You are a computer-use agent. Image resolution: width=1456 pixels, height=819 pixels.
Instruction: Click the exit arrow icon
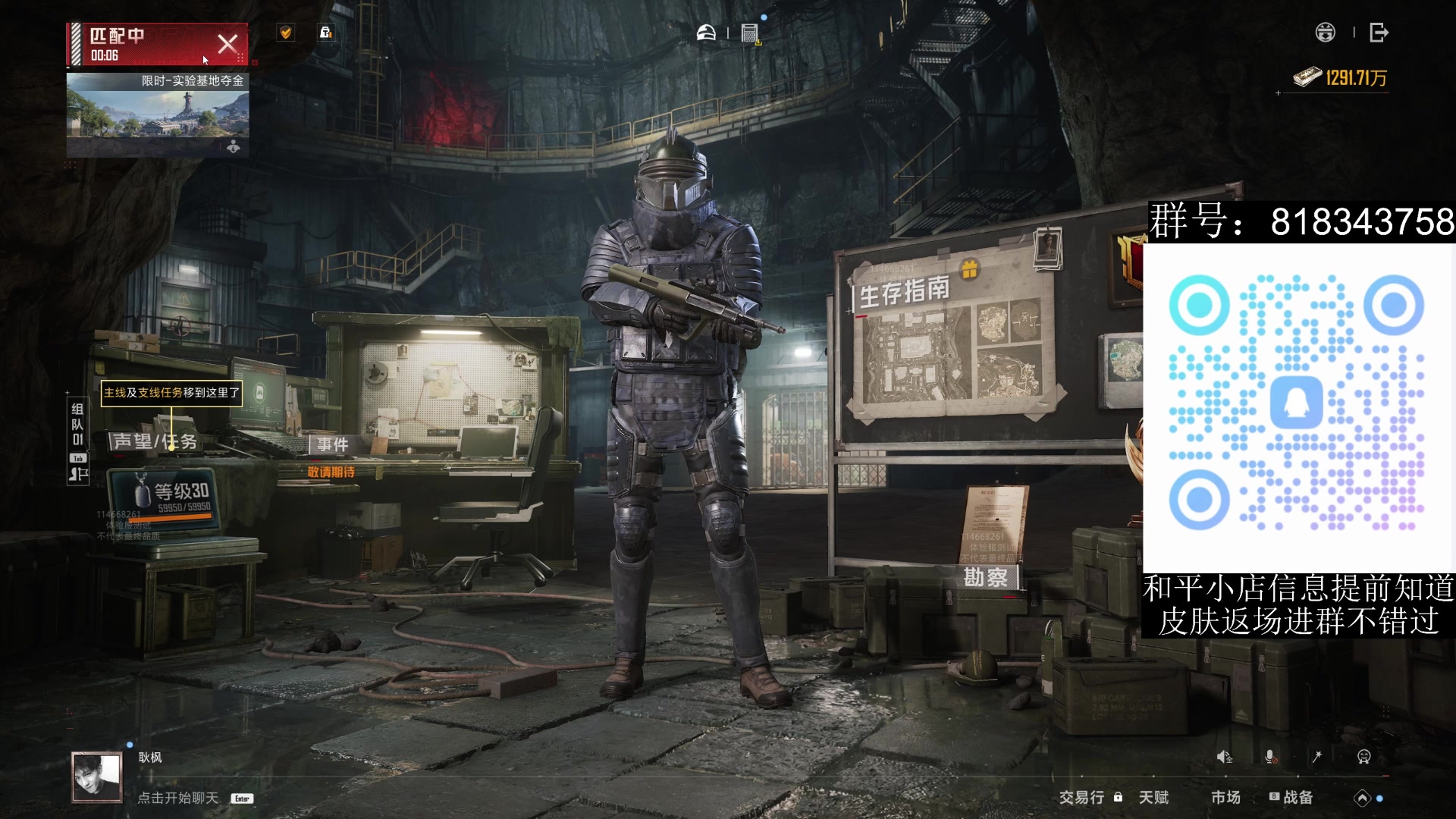[x=1379, y=33]
